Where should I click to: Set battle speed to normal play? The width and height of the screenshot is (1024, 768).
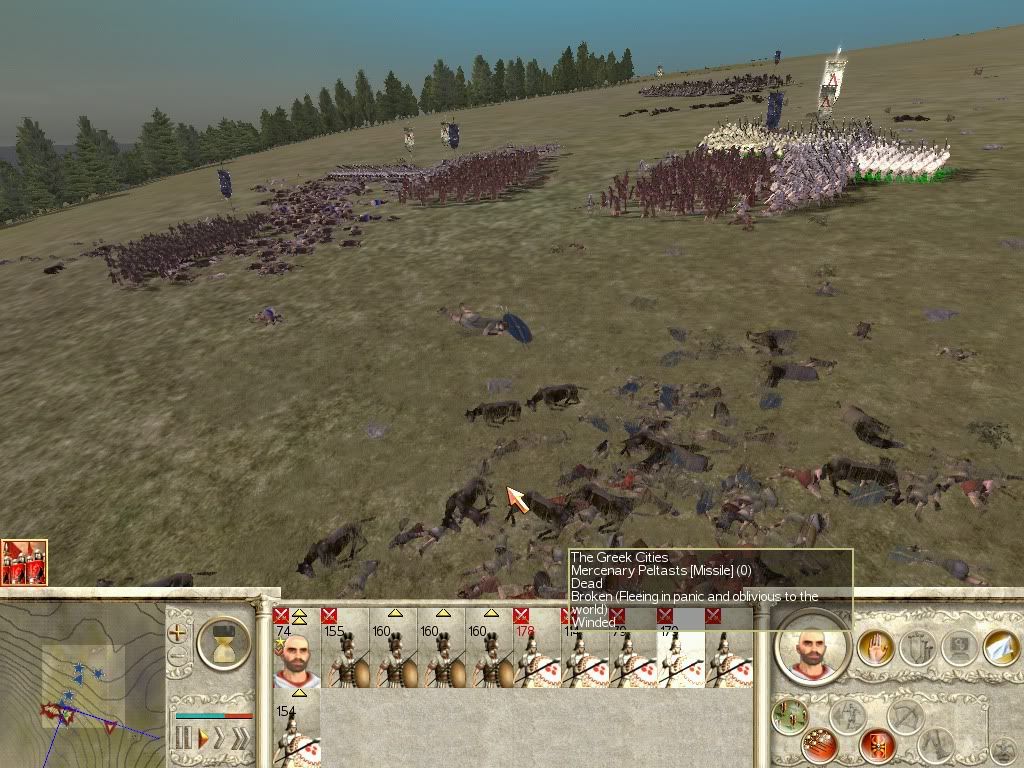pyautogui.click(x=203, y=739)
